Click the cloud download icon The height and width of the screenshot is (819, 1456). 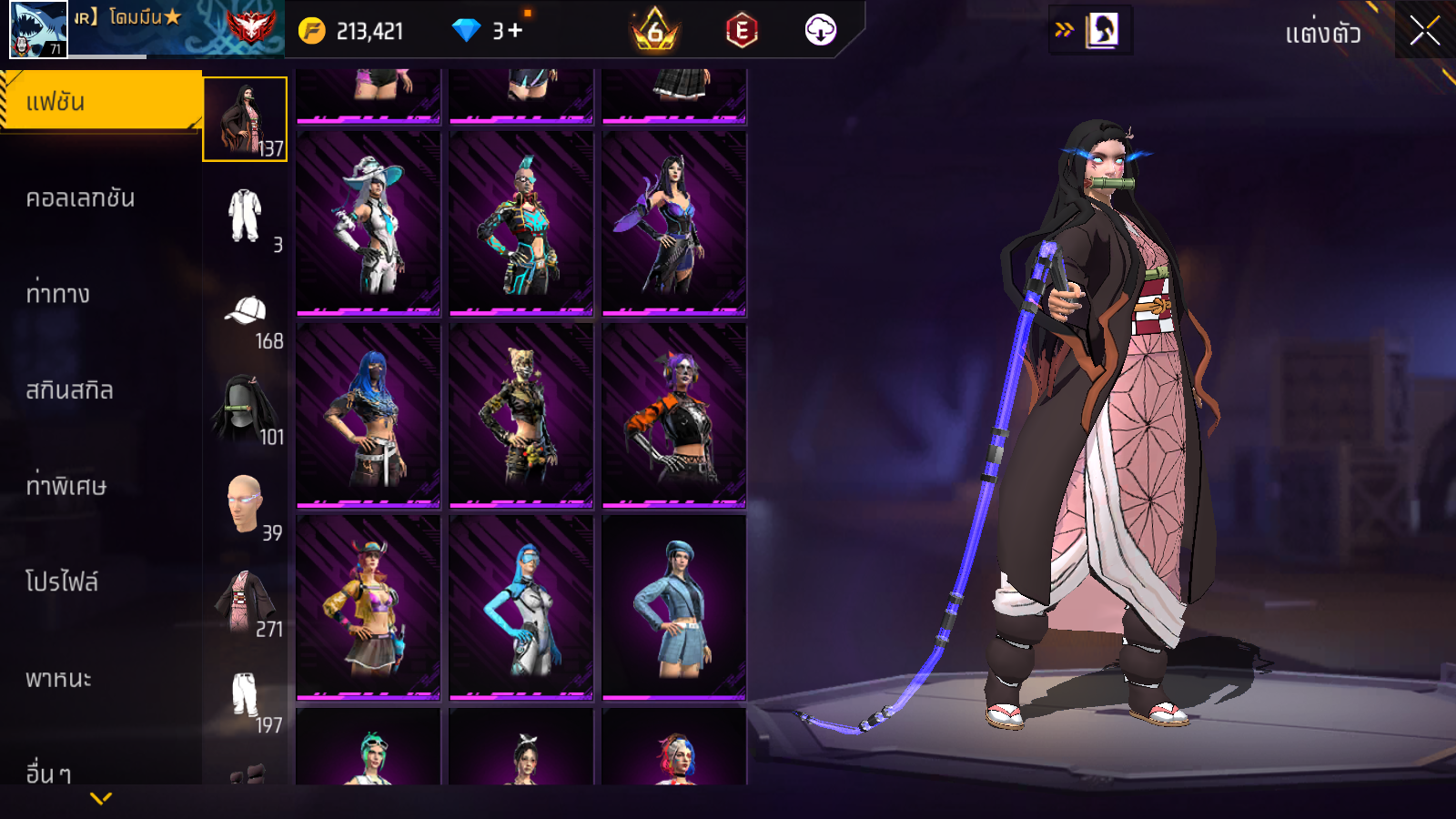(x=820, y=31)
